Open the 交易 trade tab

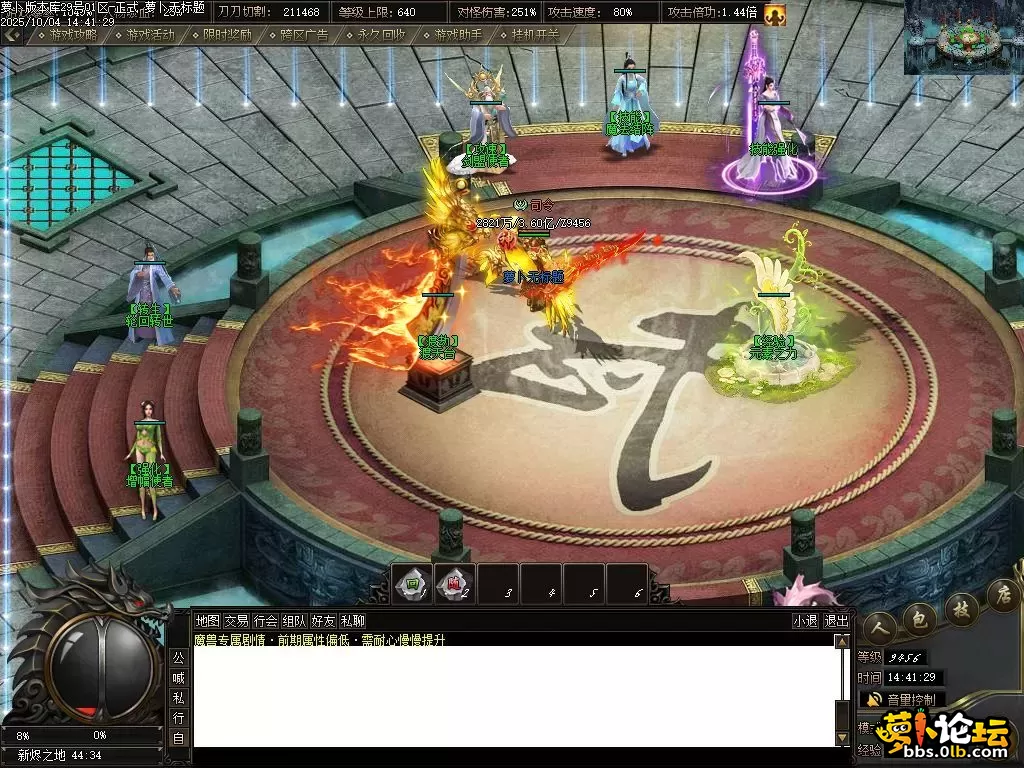tap(236, 620)
